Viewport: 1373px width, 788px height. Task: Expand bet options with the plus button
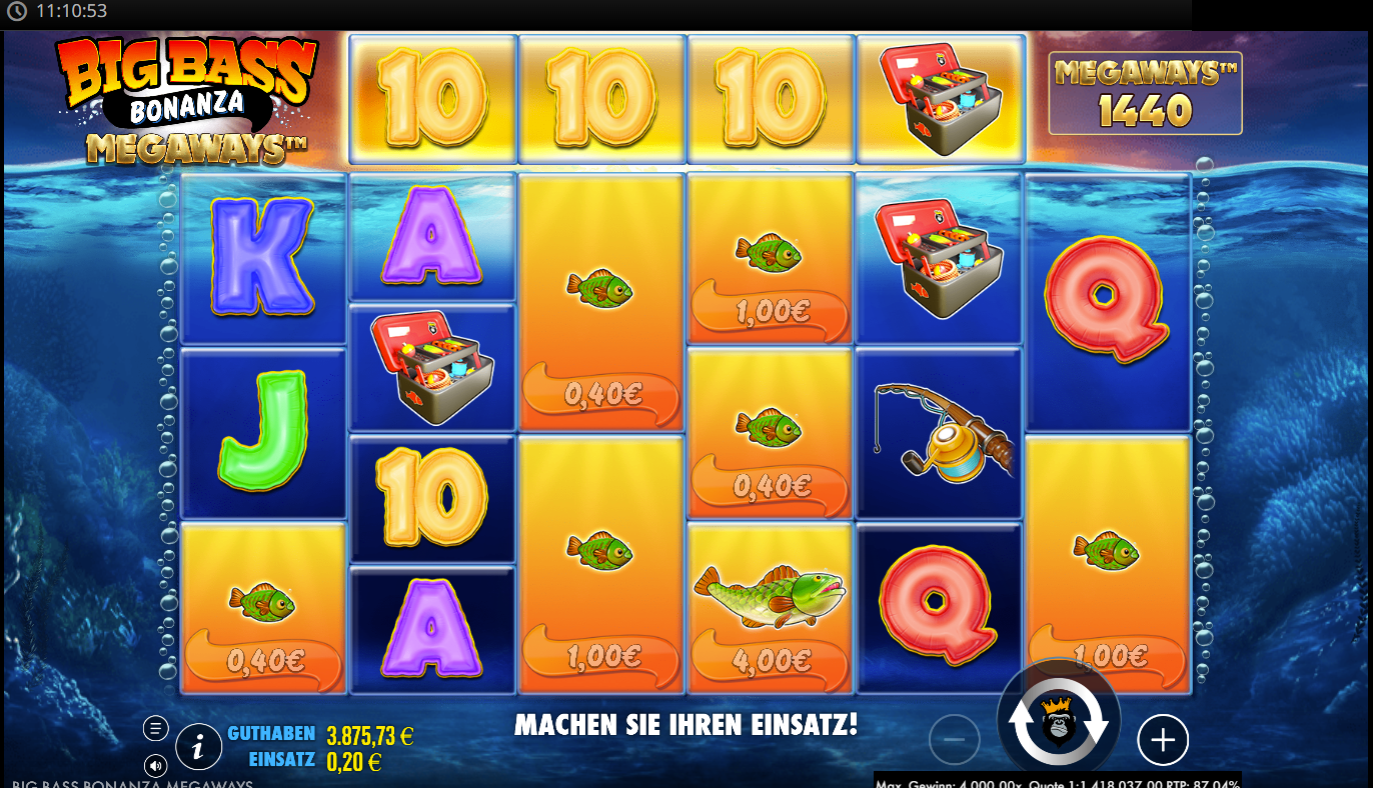pos(1162,740)
